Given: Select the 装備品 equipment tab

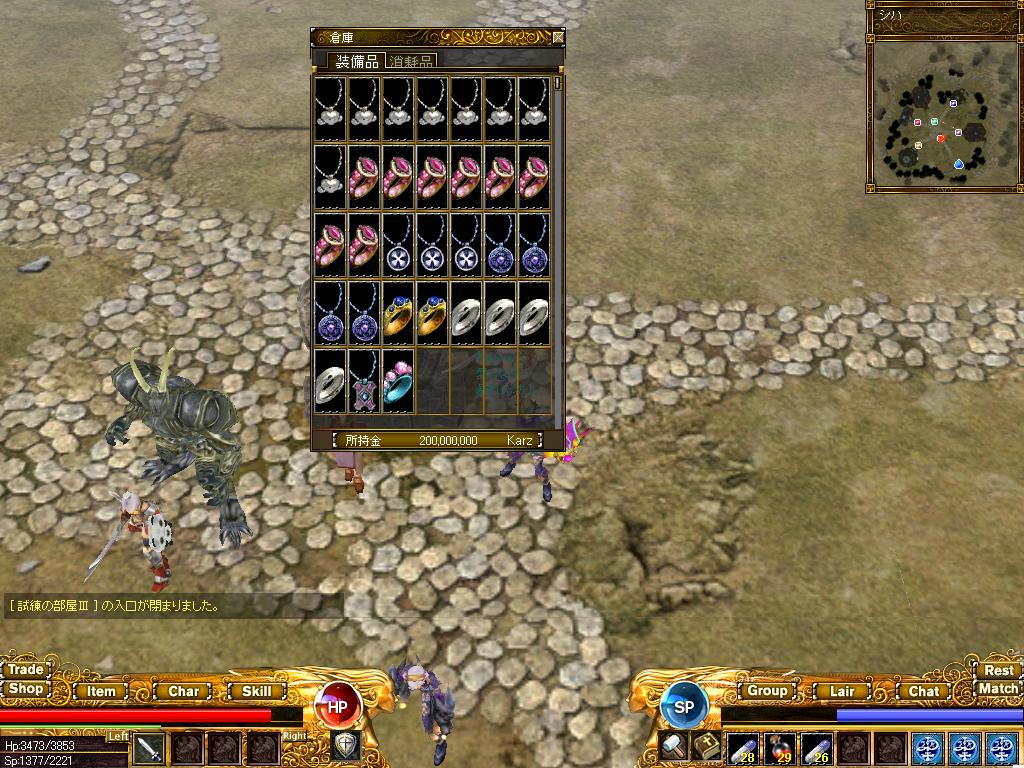Looking at the screenshot, I should pos(356,61).
